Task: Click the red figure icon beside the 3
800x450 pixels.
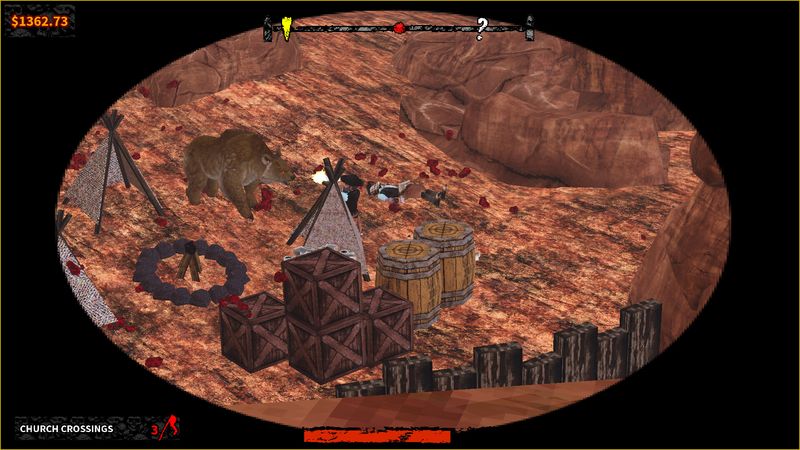Action: (170, 427)
